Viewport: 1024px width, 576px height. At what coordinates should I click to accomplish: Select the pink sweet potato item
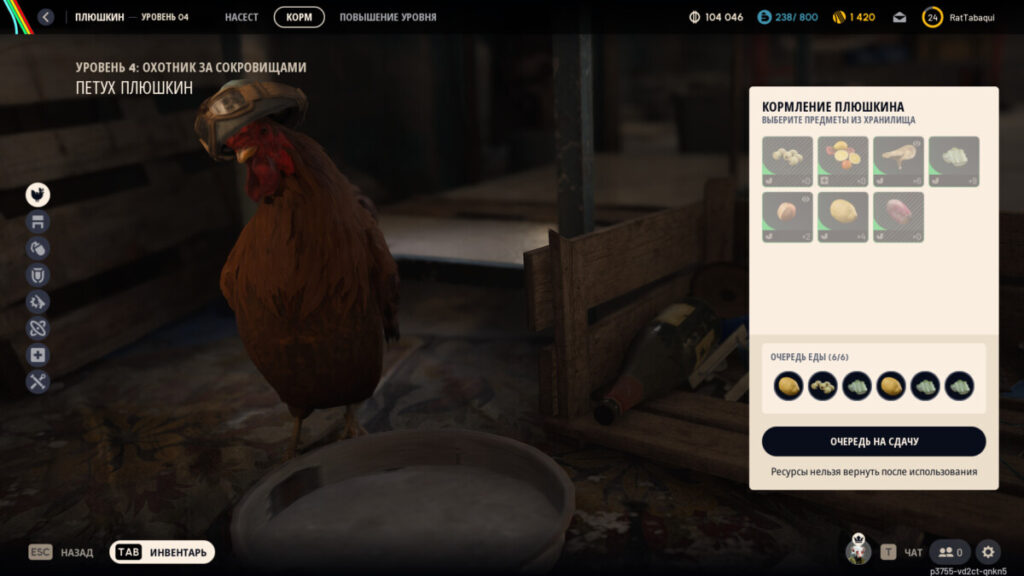[x=898, y=217]
